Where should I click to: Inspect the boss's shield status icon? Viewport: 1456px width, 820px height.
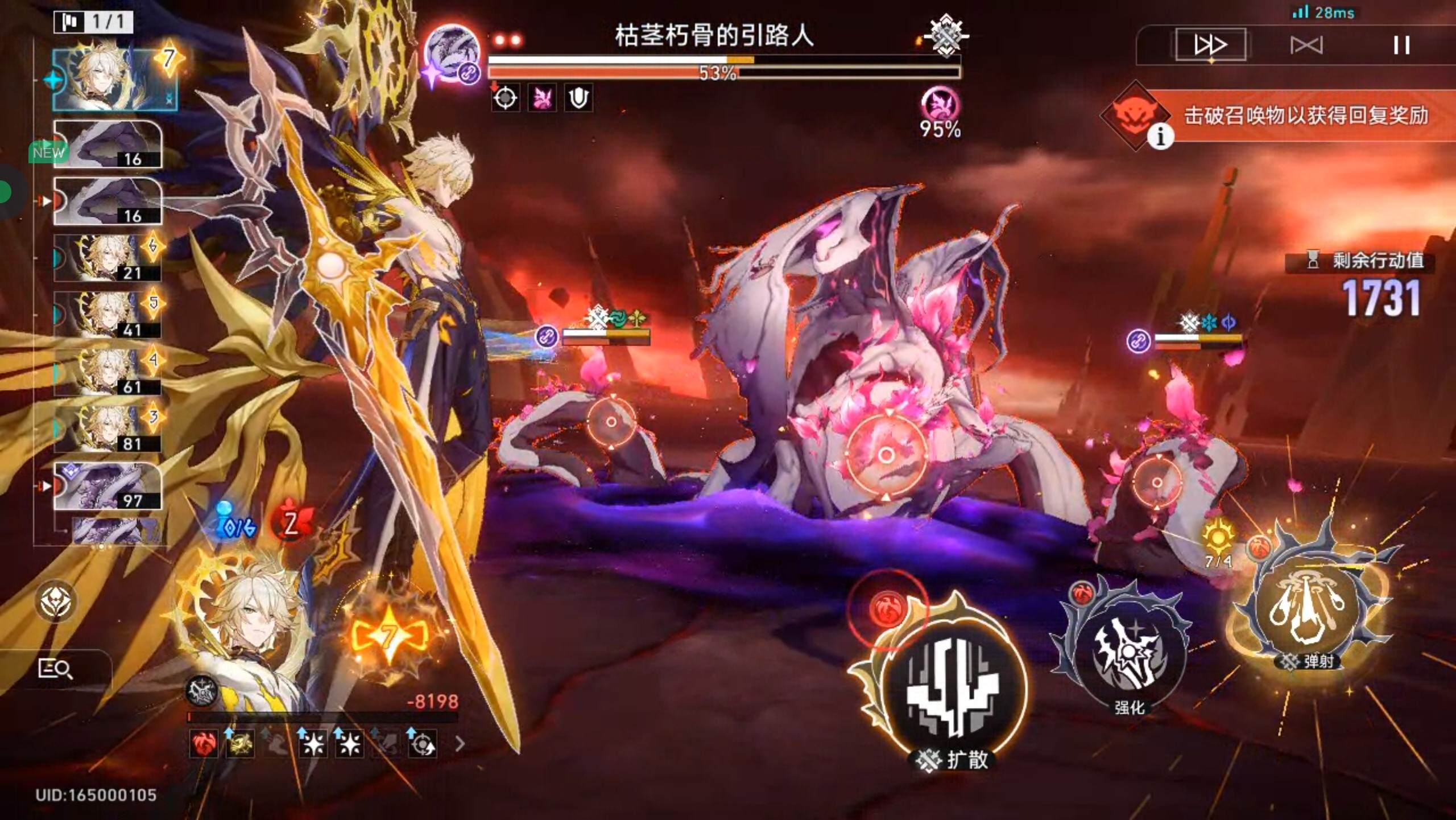pos(578,98)
